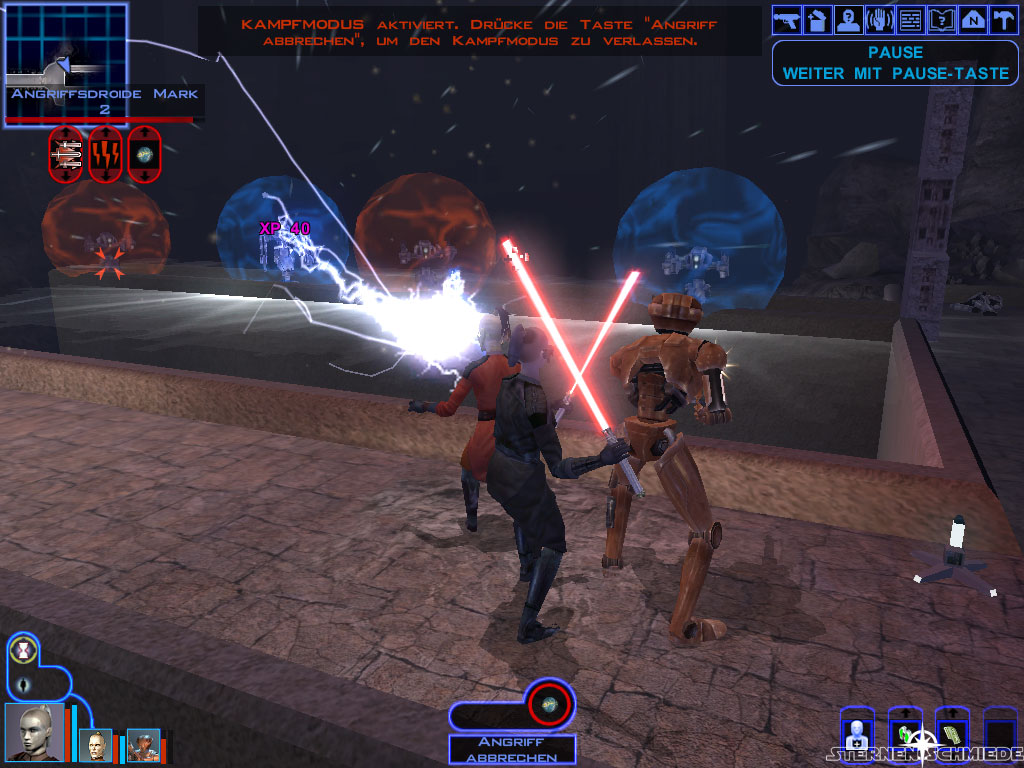This screenshot has width=1024, height=768.
Task: Open the abilities screen with hand icon
Action: (x=880, y=19)
